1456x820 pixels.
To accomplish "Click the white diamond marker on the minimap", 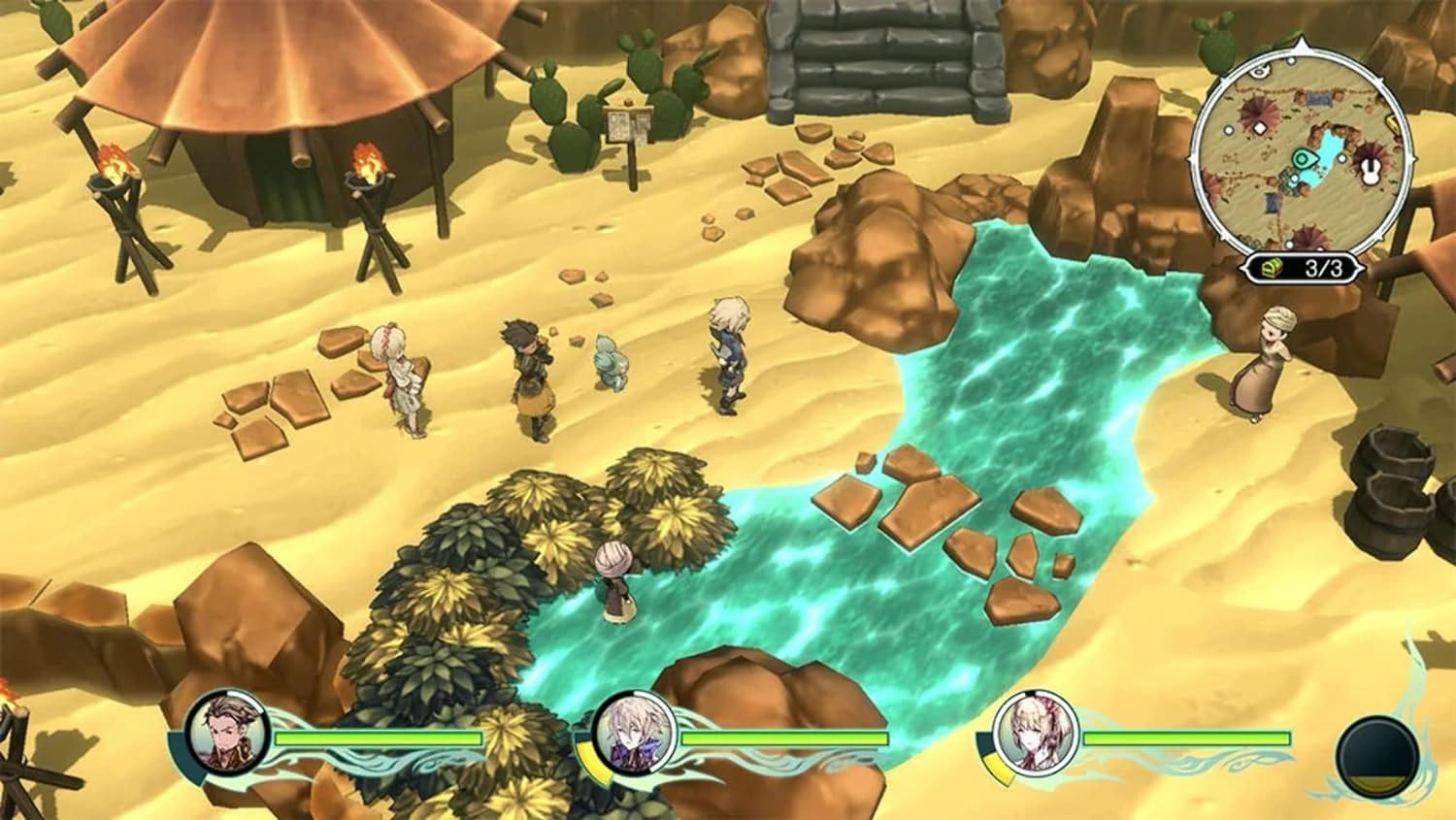I will (x=1261, y=127).
